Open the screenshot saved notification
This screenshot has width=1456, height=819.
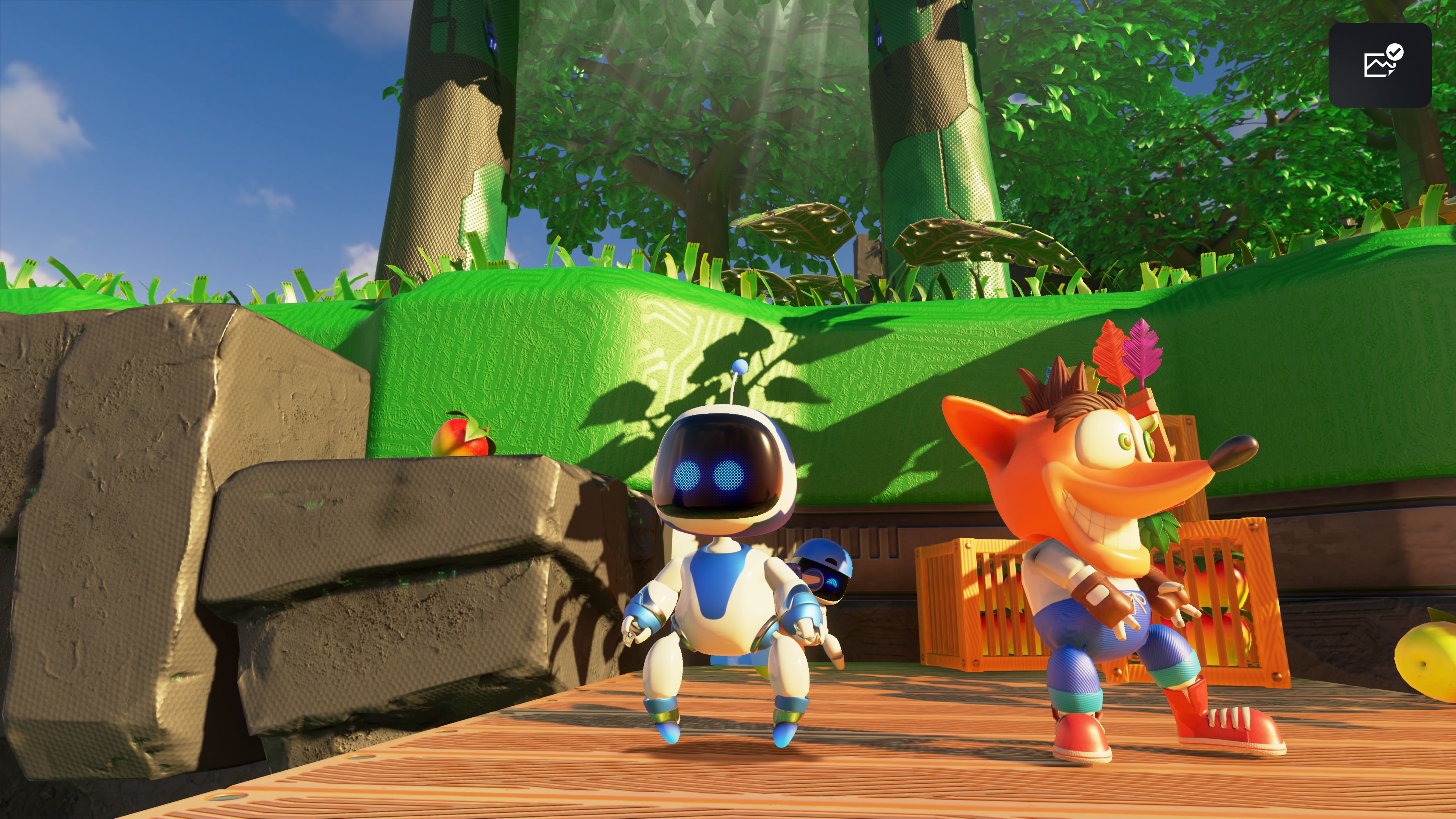tap(1379, 65)
